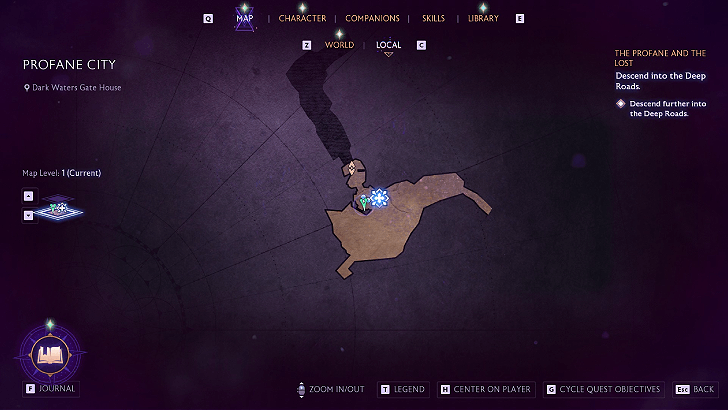Center the map on the player
728x410 pixels.
pyautogui.click(x=484, y=389)
